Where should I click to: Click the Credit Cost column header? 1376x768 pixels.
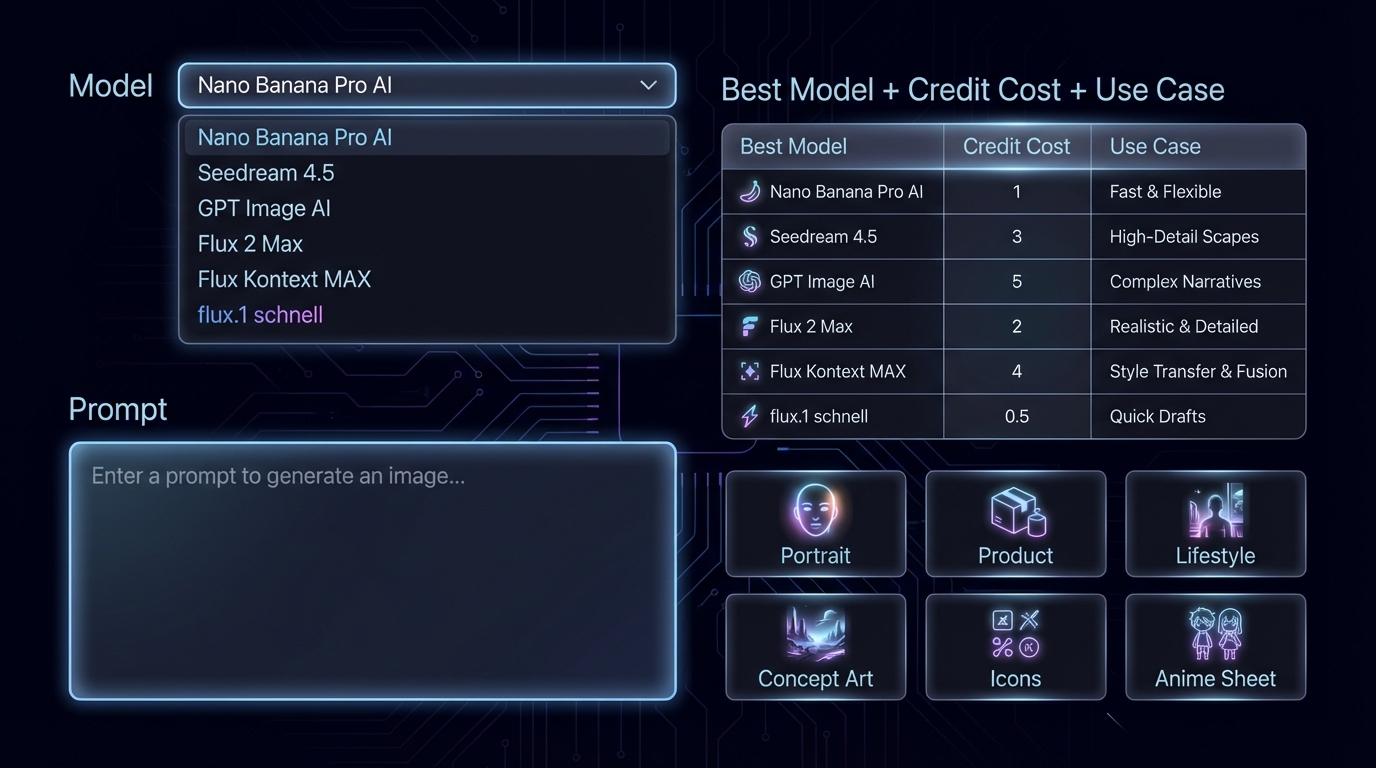pyautogui.click(x=1016, y=147)
